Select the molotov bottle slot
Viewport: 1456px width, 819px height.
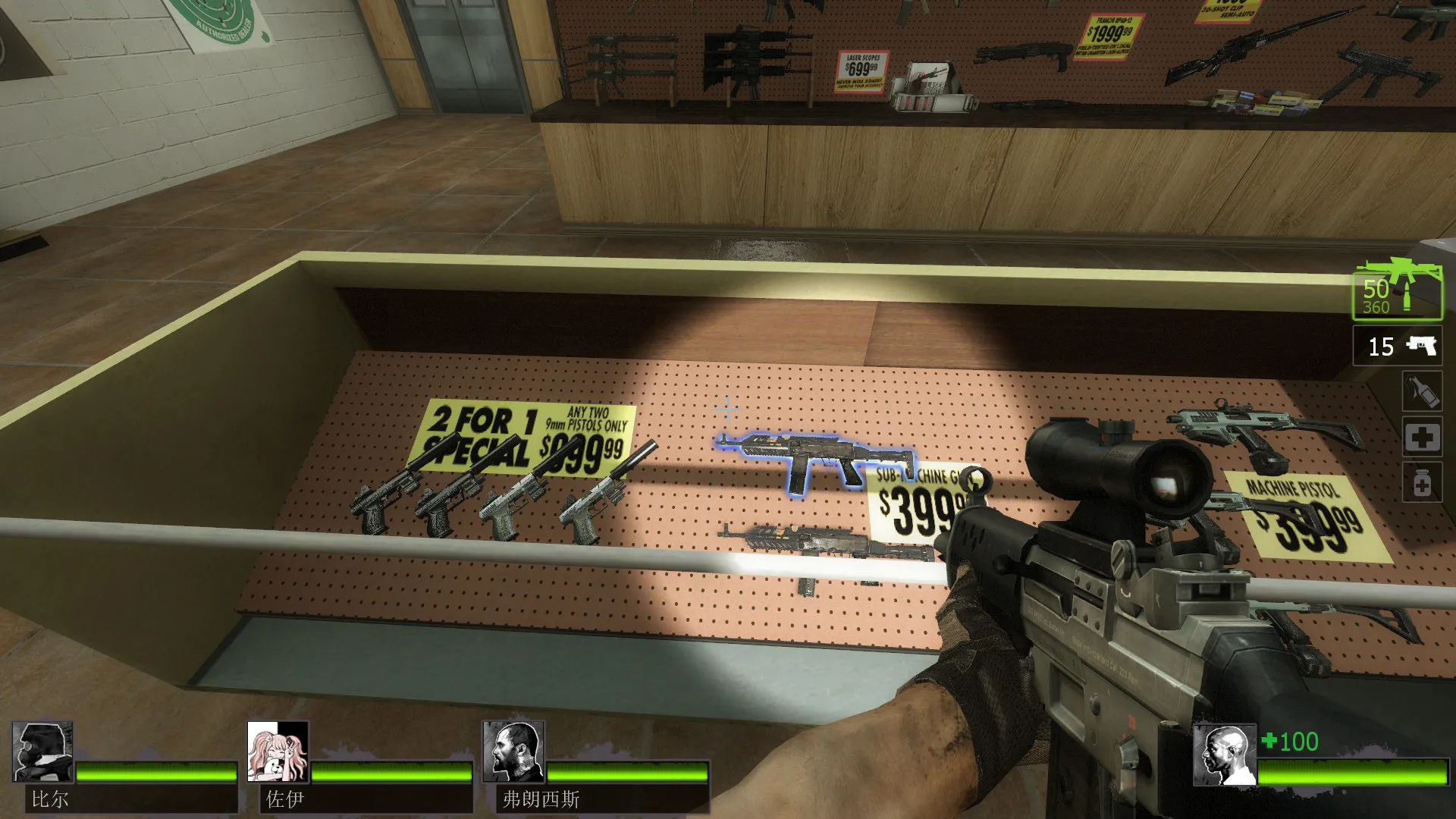[x=1421, y=391]
